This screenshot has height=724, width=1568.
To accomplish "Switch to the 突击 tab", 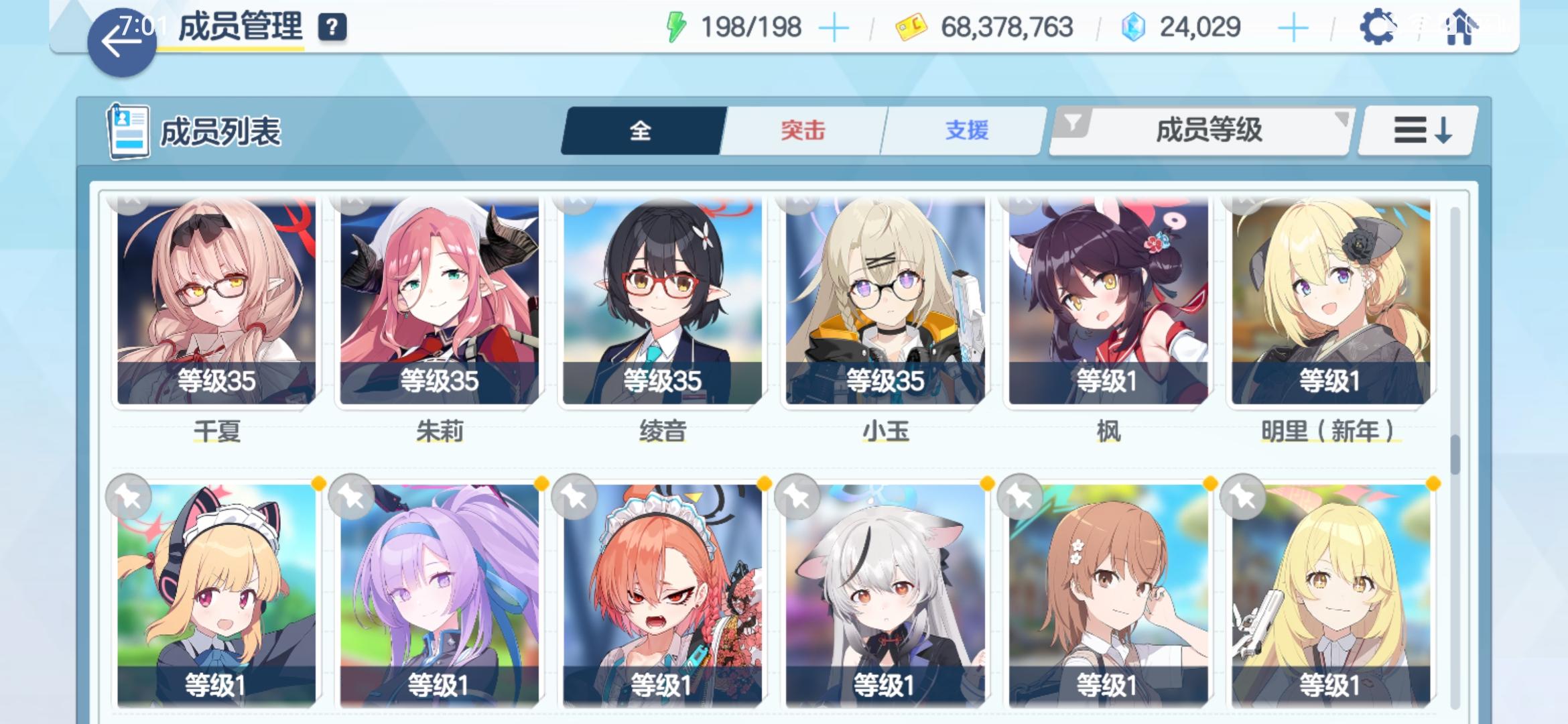I will click(802, 131).
